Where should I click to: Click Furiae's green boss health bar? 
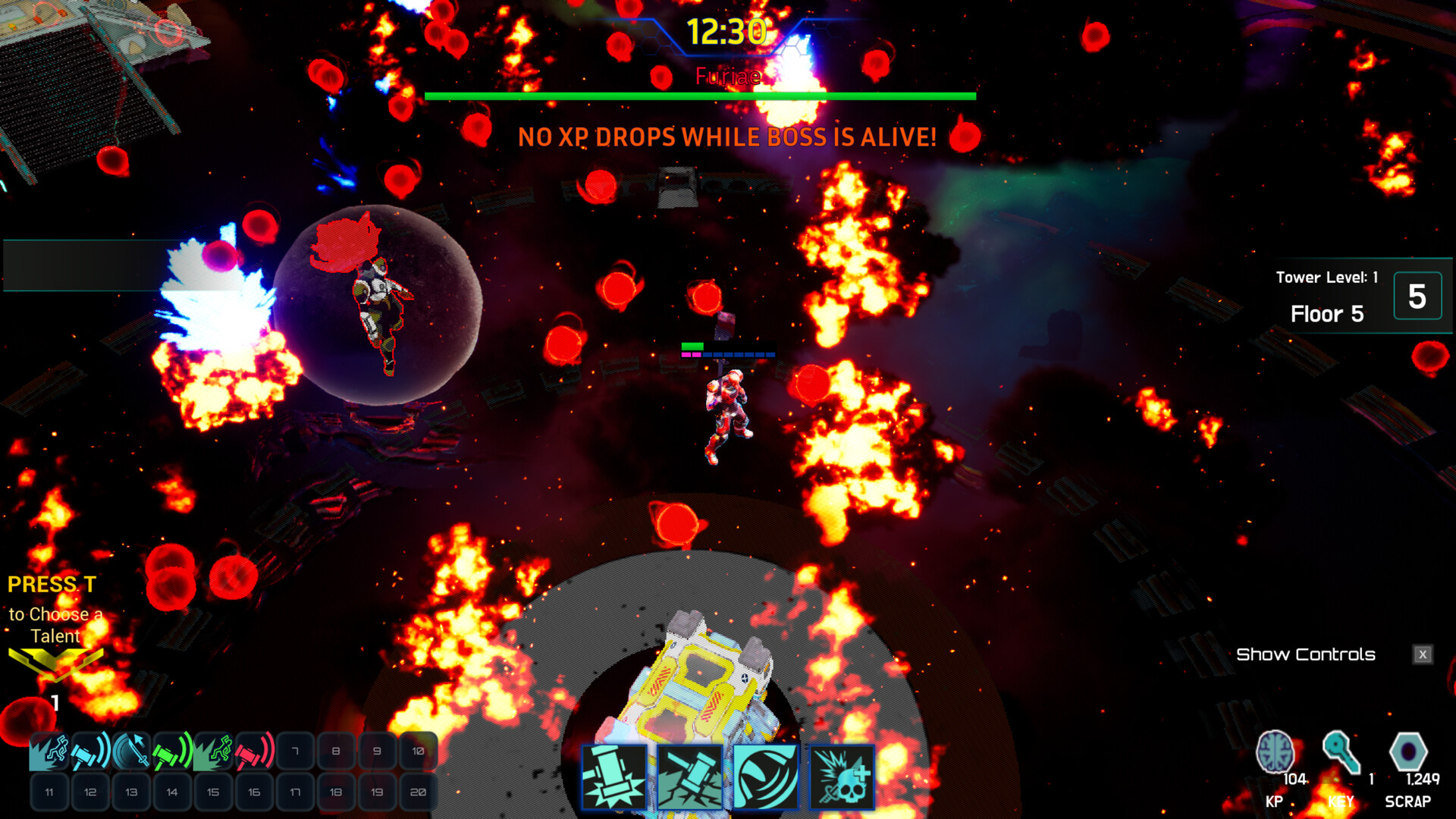click(700, 96)
